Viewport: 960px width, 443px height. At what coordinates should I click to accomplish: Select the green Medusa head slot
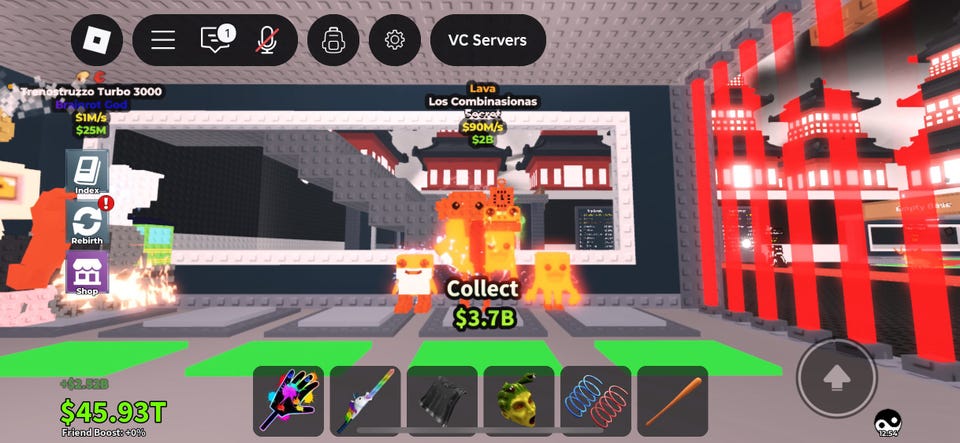click(x=519, y=401)
